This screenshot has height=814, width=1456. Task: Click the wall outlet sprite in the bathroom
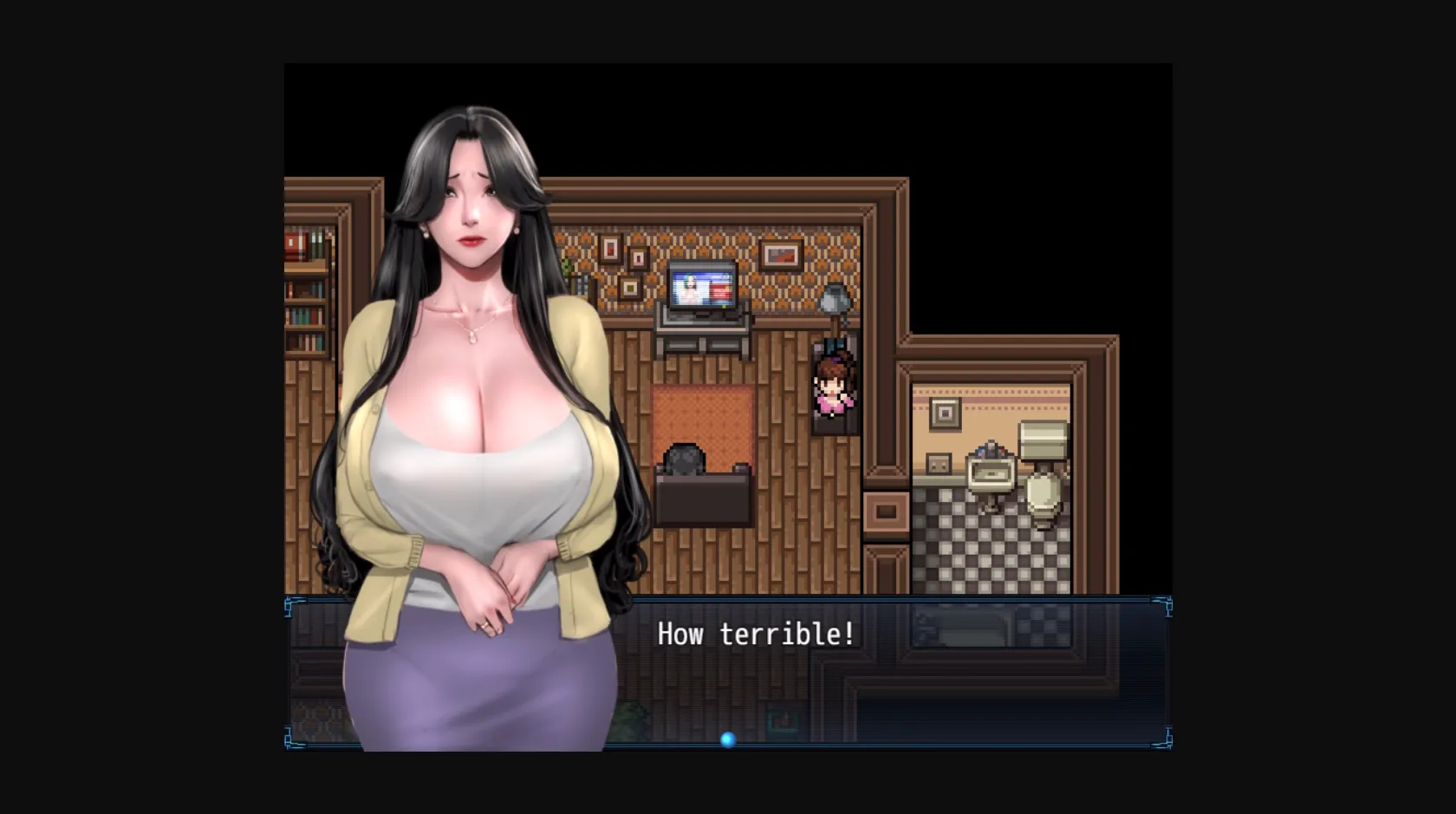(938, 464)
